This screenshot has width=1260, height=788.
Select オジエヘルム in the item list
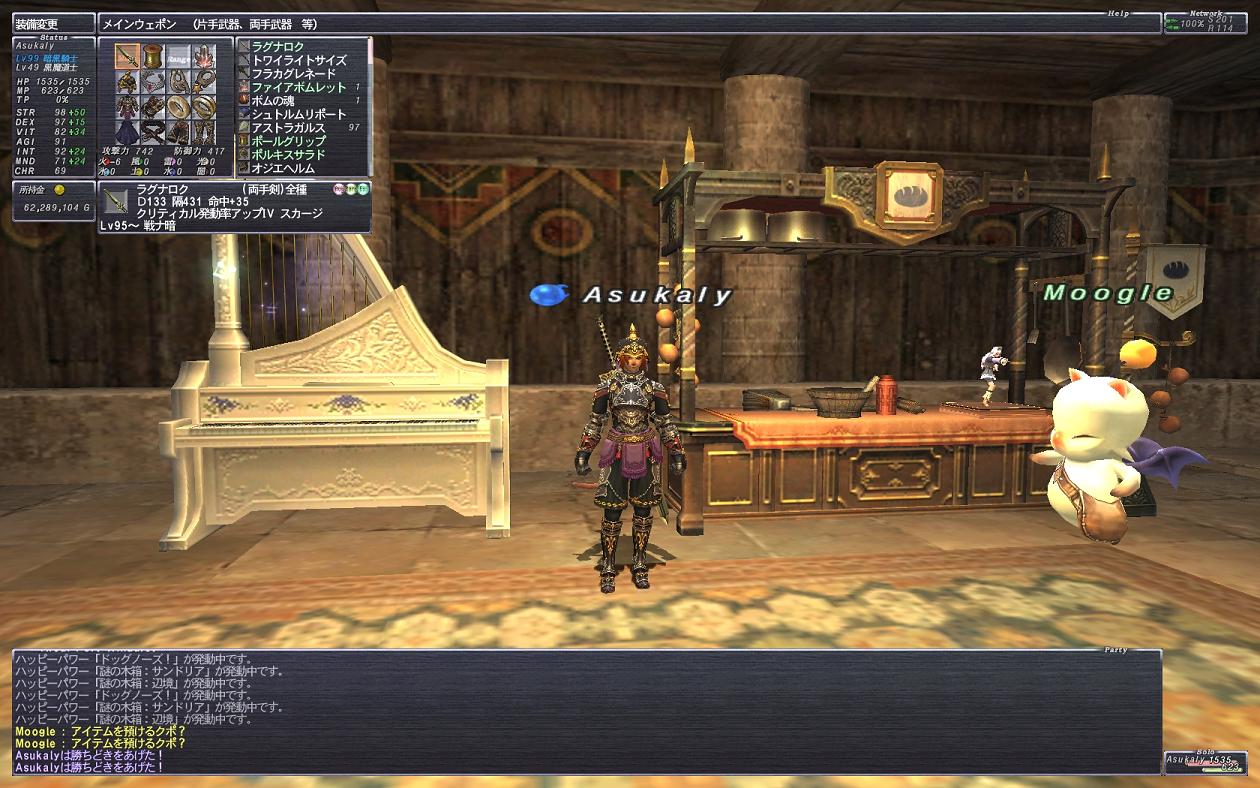(283, 168)
